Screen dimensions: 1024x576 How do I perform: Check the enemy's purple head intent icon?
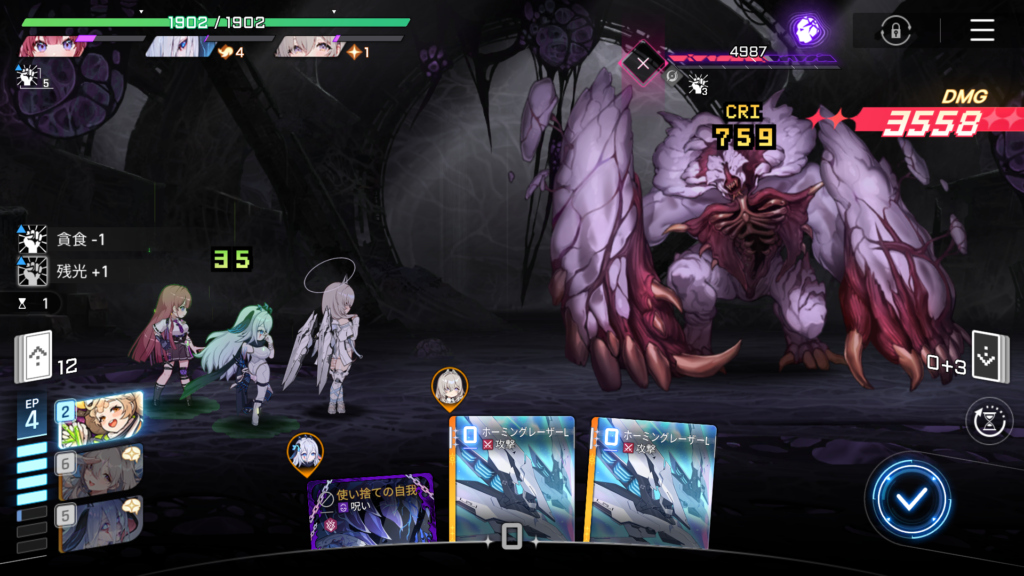tap(806, 30)
